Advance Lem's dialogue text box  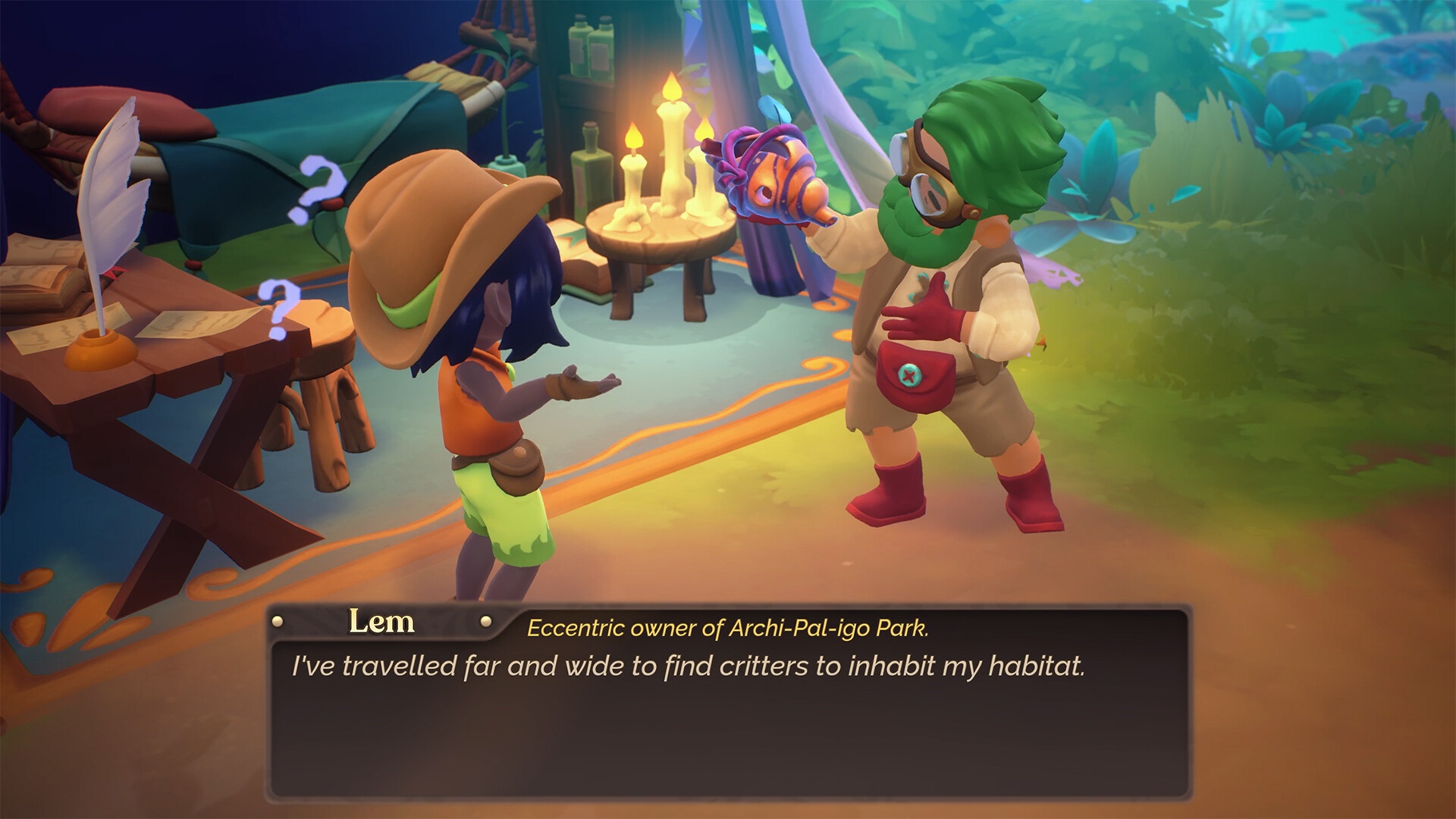728,713
